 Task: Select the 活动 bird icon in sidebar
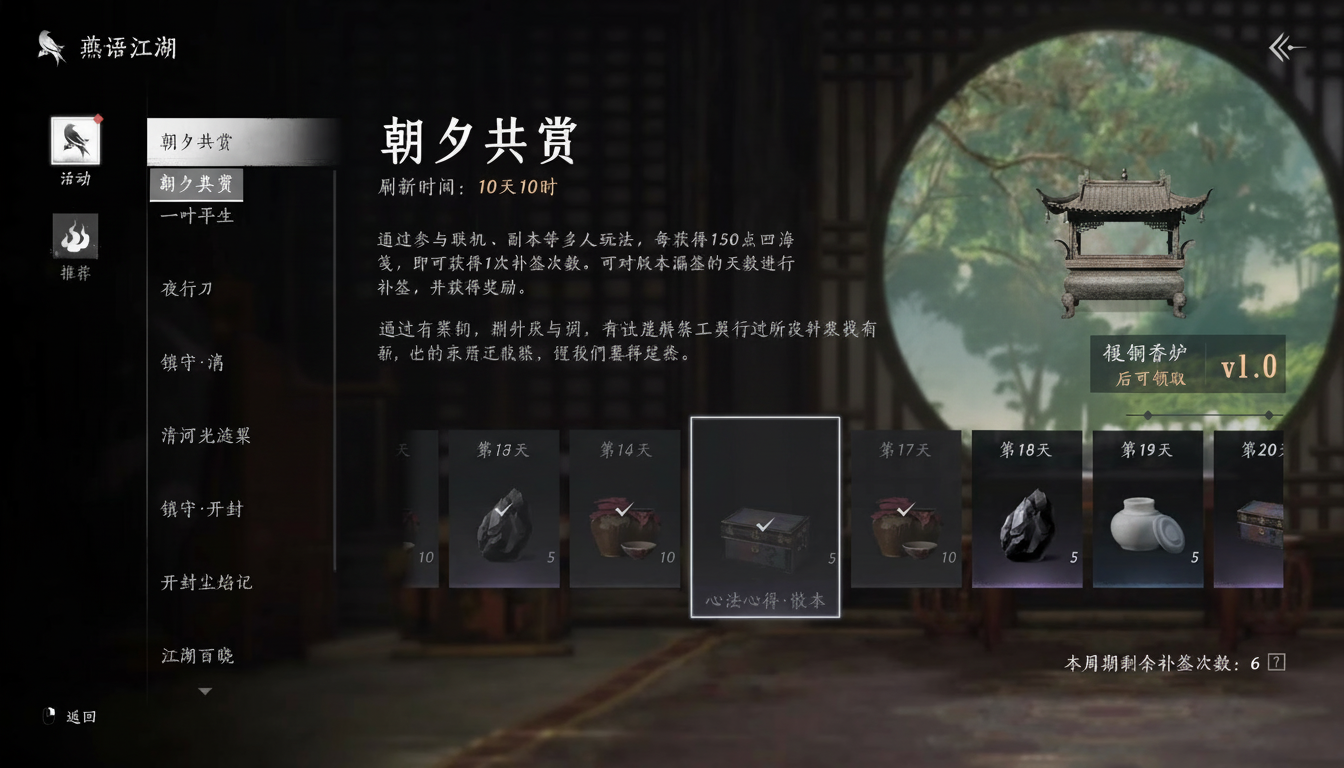[75, 140]
